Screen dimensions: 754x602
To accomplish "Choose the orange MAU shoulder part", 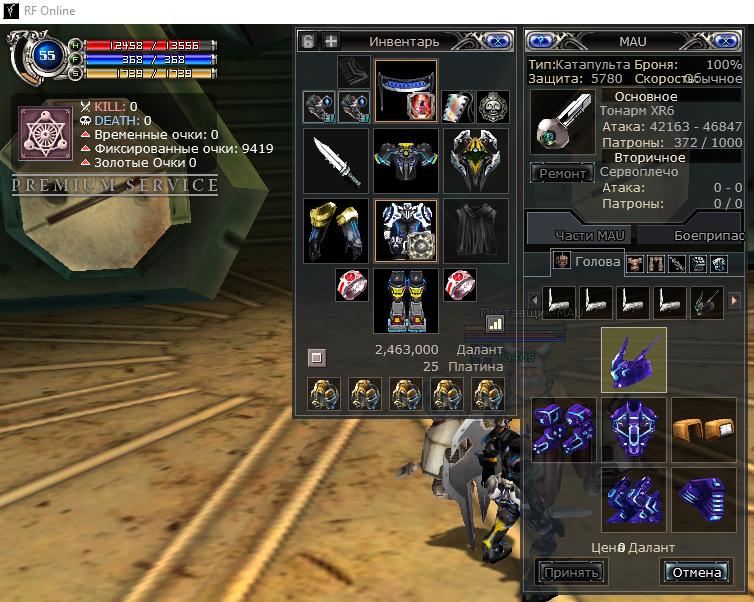I will point(704,426).
